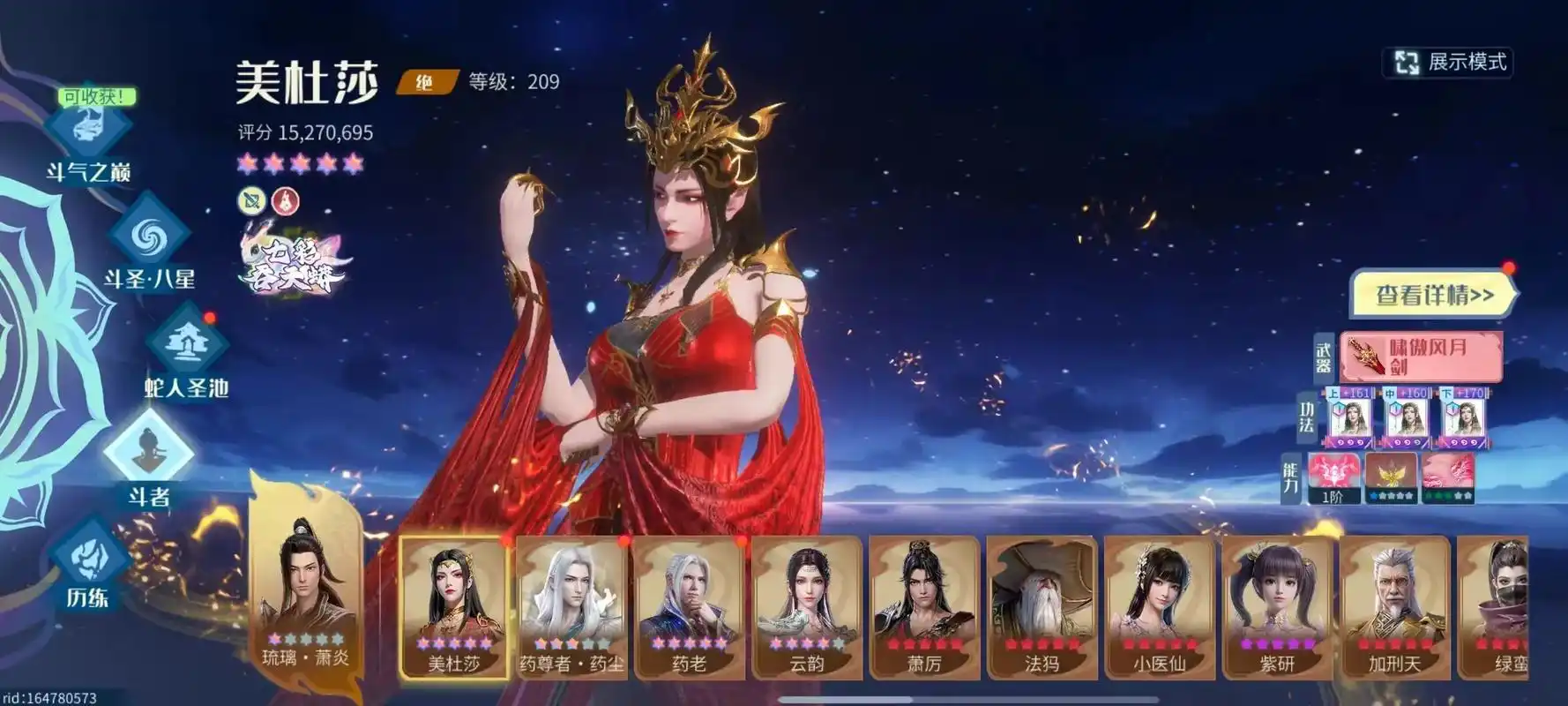This screenshot has width=1568, height=706.
Task: Select the 药老 character card
Action: 689,607
